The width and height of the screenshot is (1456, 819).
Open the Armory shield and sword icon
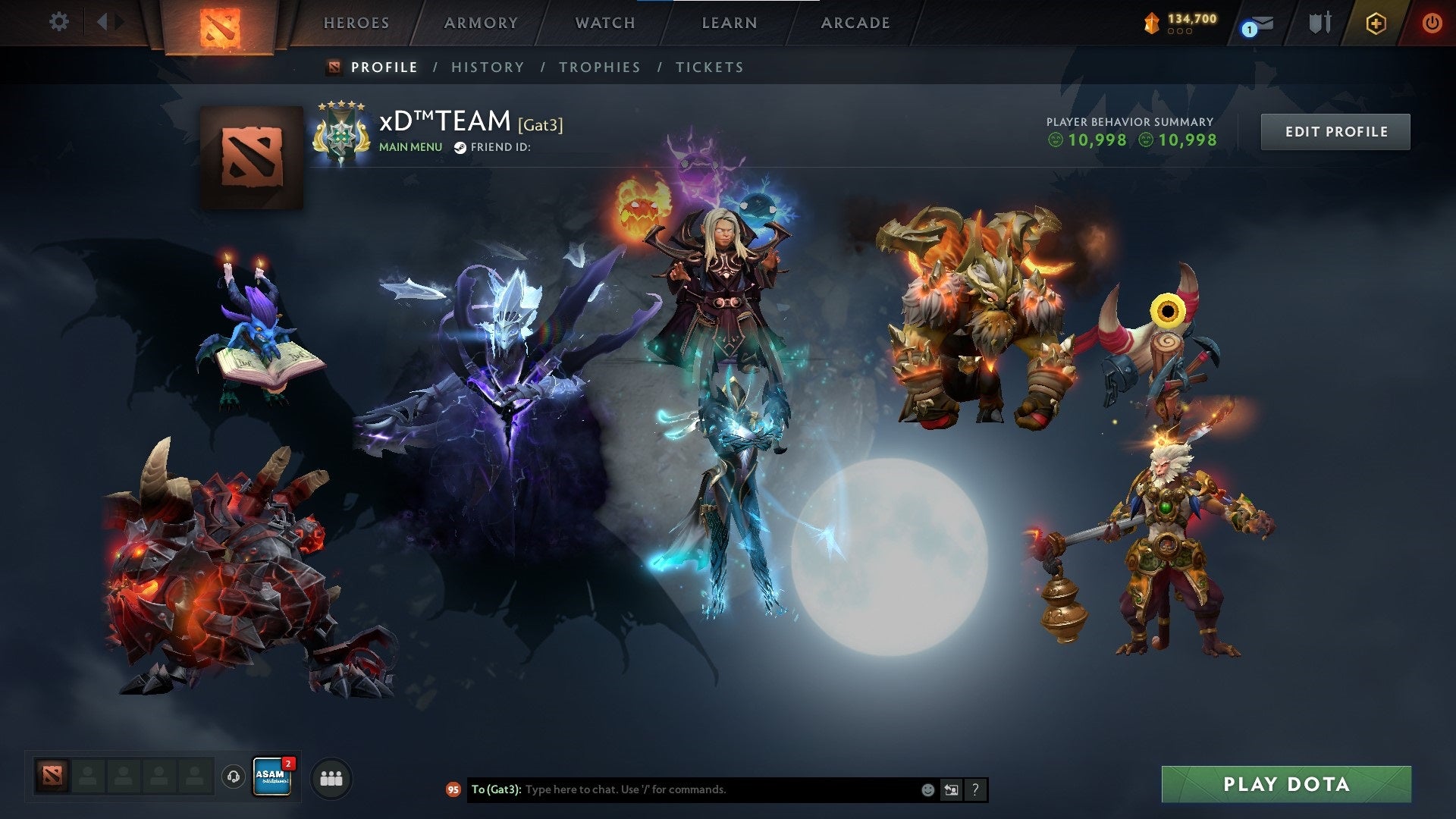1319,23
